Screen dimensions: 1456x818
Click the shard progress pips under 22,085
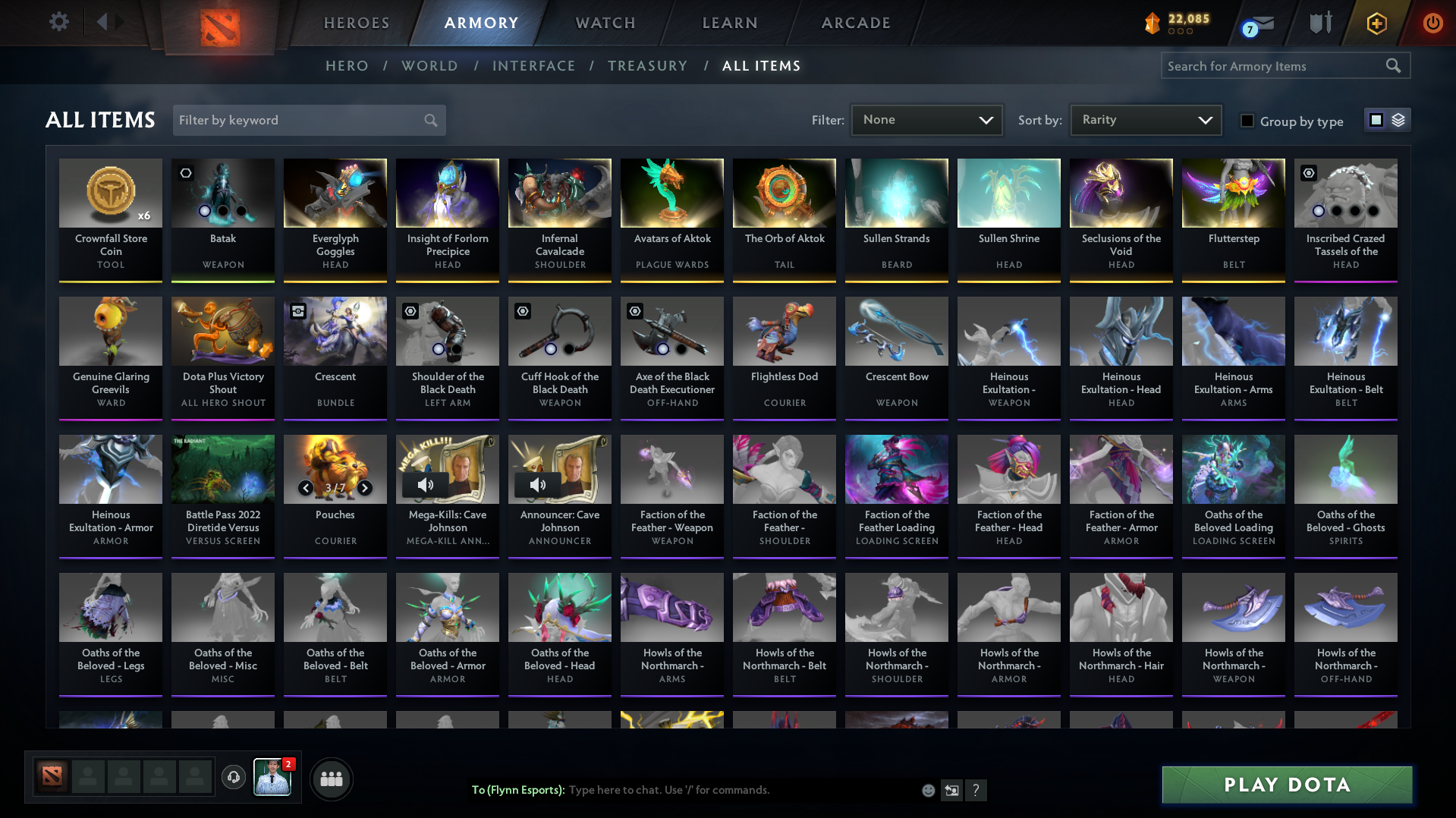tap(1179, 32)
